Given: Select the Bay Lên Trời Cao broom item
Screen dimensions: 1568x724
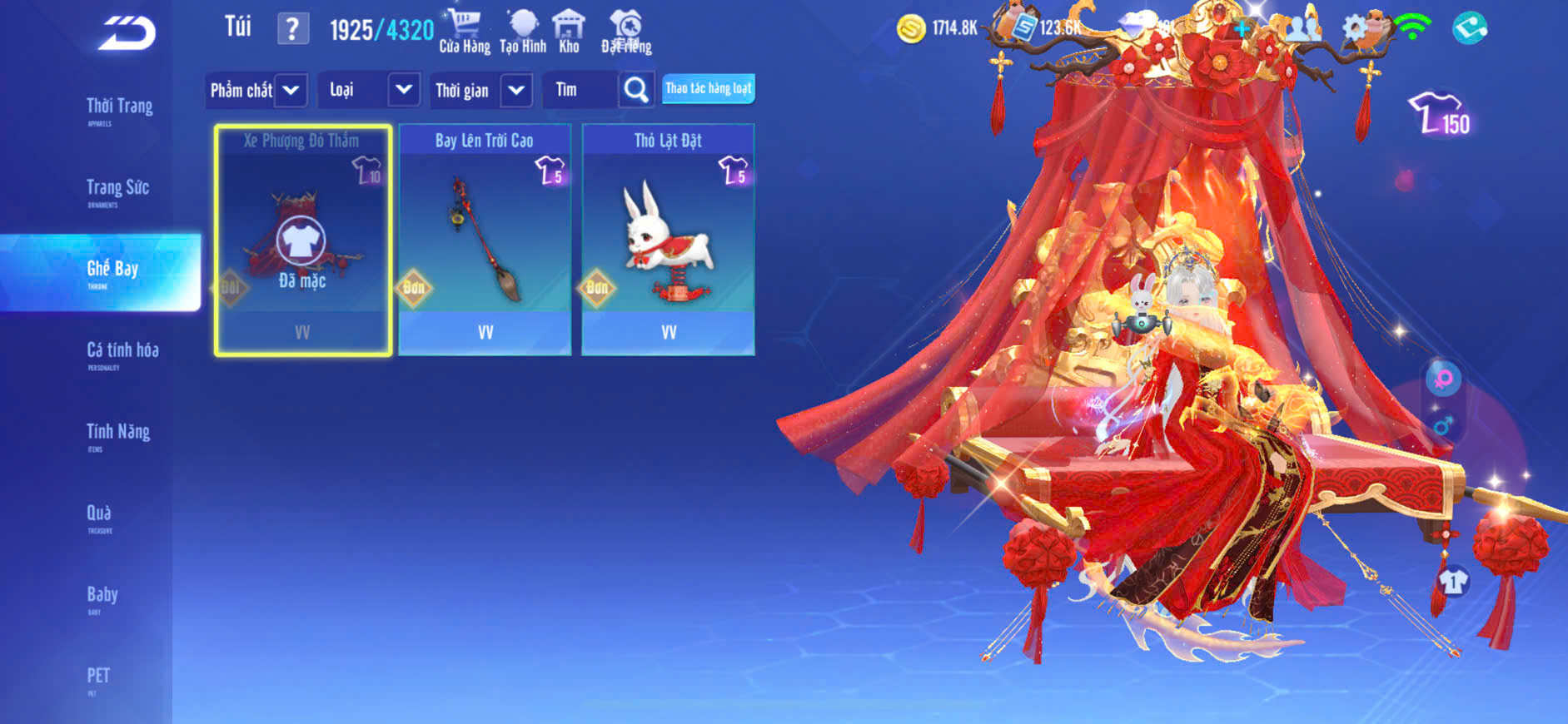Looking at the screenshot, I should [485, 240].
